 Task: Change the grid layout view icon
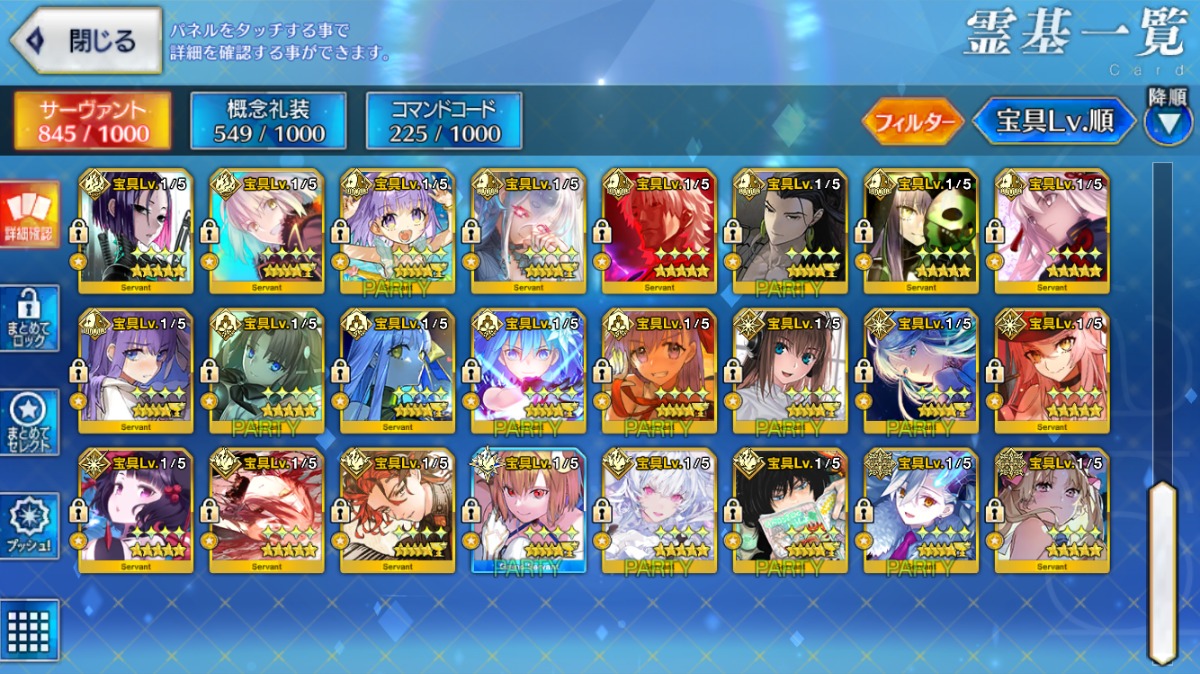[x=29, y=631]
